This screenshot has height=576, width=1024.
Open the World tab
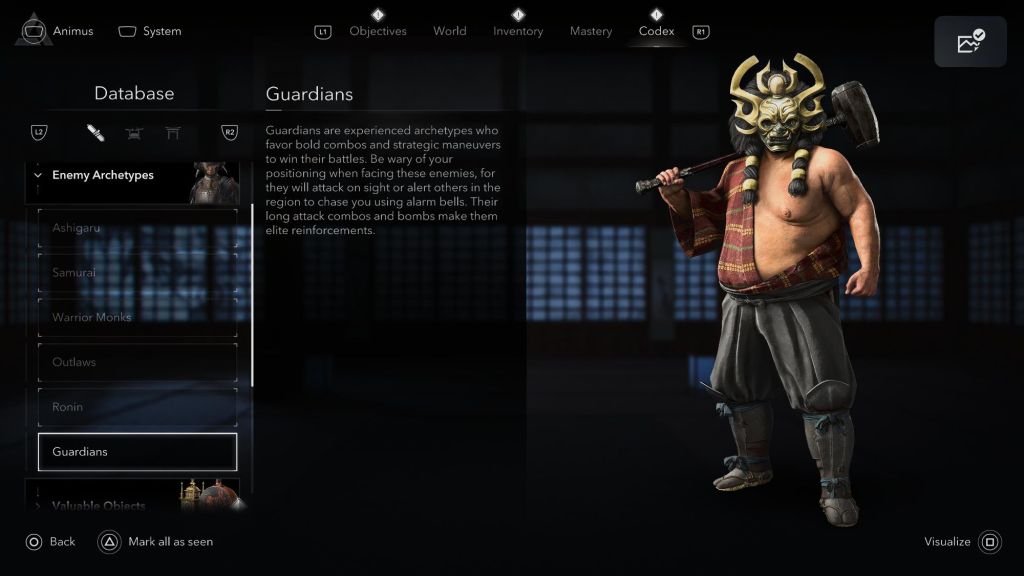pos(450,31)
